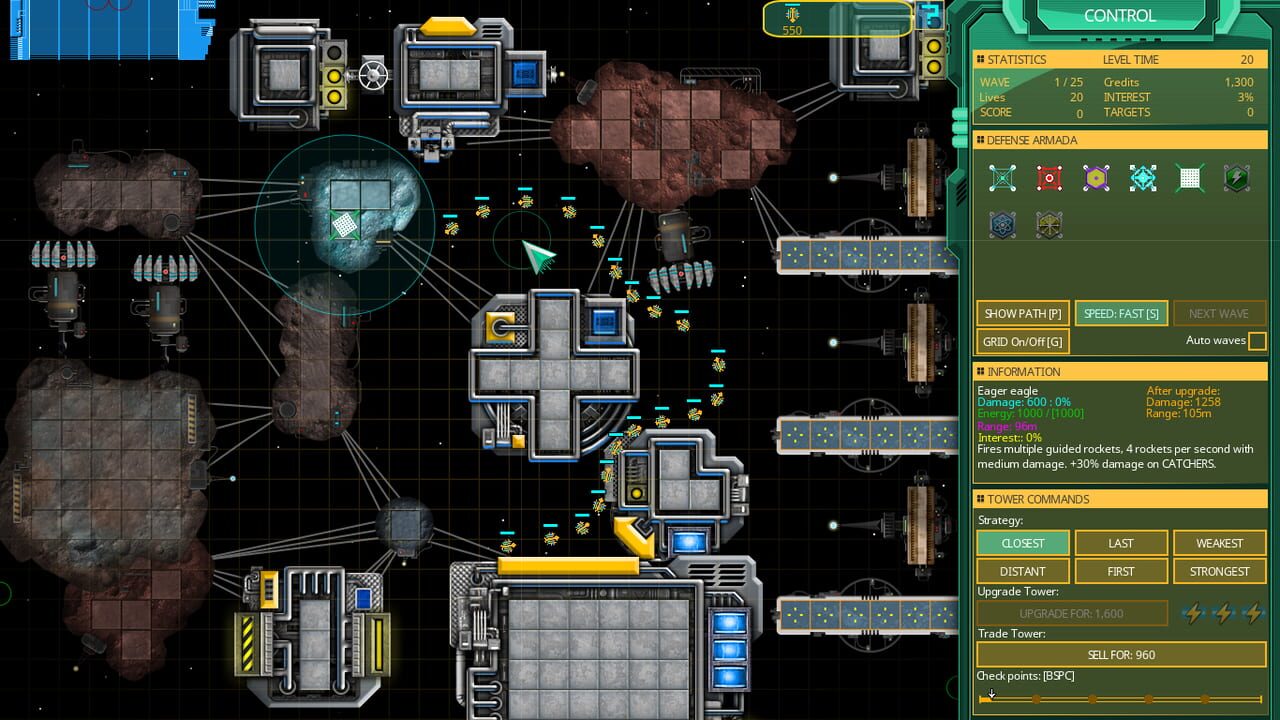Toggle SHOW PATH display
1280x720 pixels.
pyautogui.click(x=1022, y=313)
